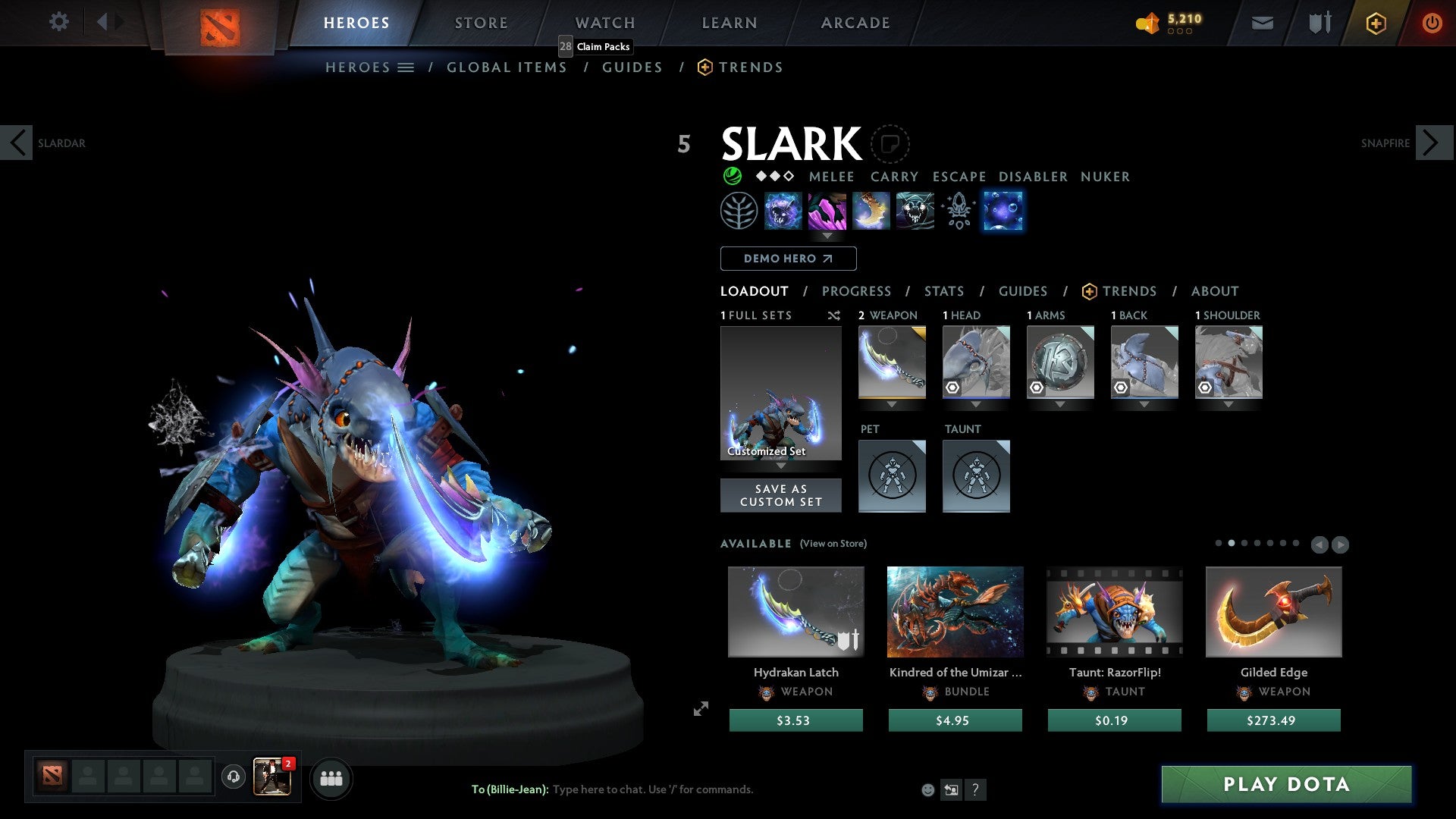This screenshot has height=819, width=1456.
Task: Open Slark's Dark Pact ability icon
Action: [782, 211]
